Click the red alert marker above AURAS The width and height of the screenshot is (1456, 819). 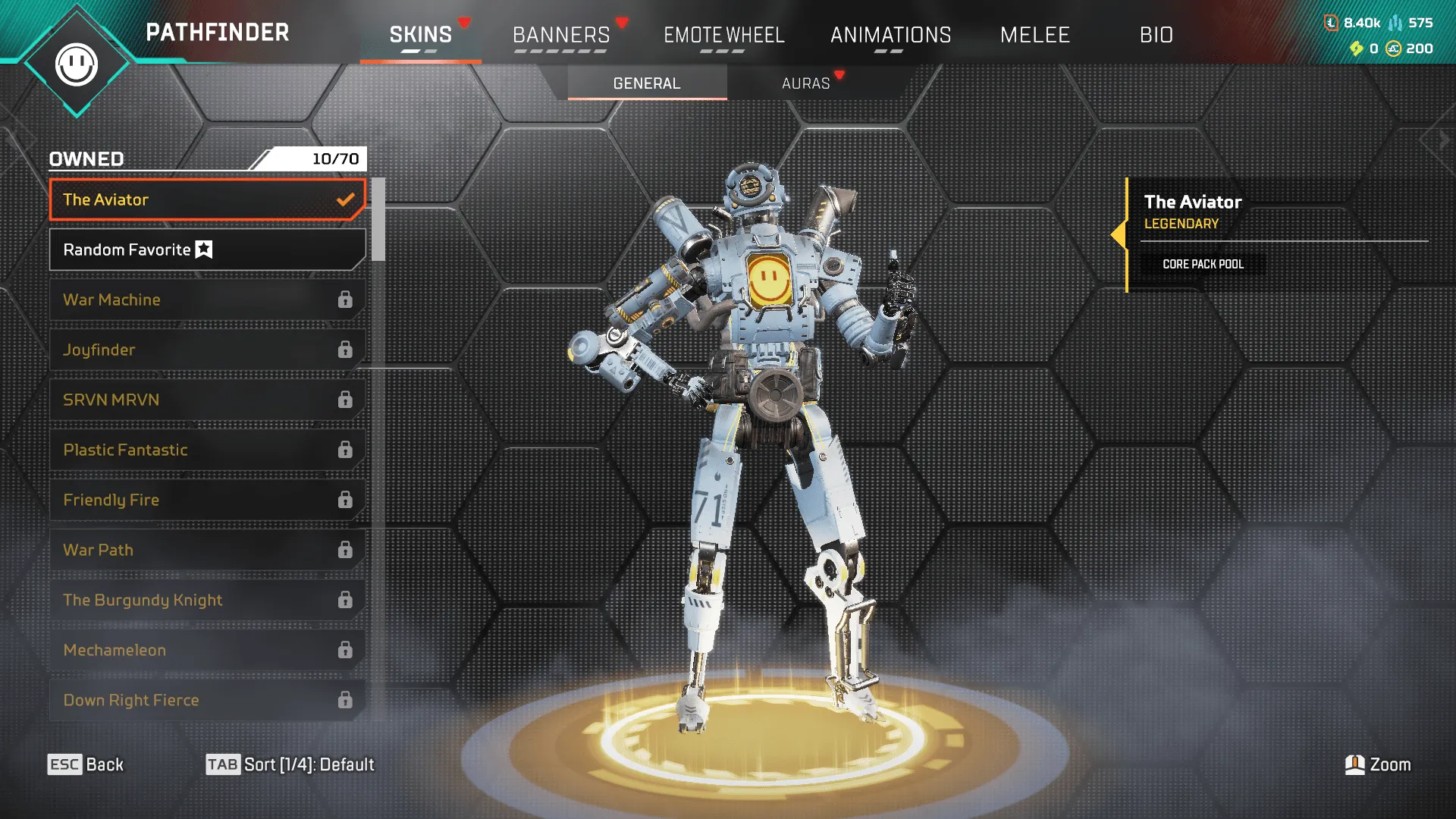[838, 76]
